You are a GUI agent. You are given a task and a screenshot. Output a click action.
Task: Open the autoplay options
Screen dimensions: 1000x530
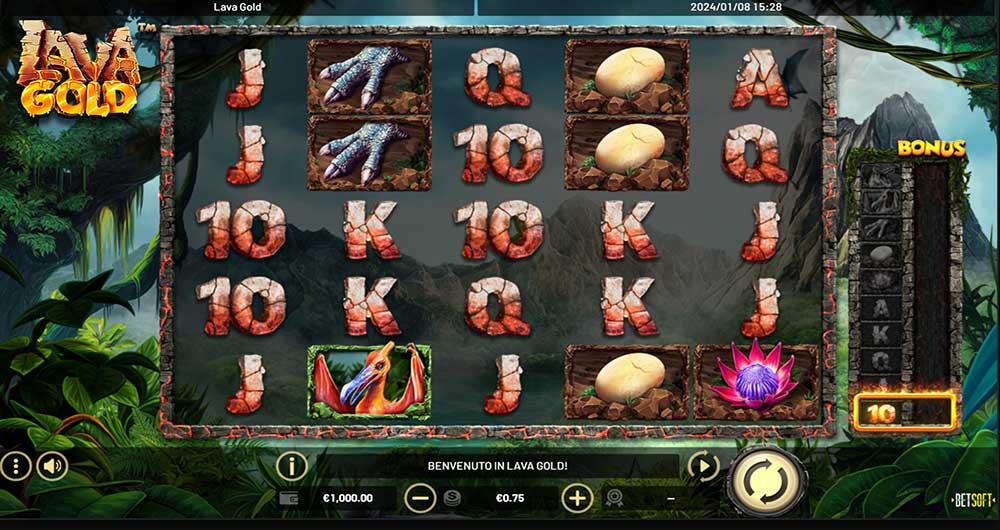(x=705, y=466)
